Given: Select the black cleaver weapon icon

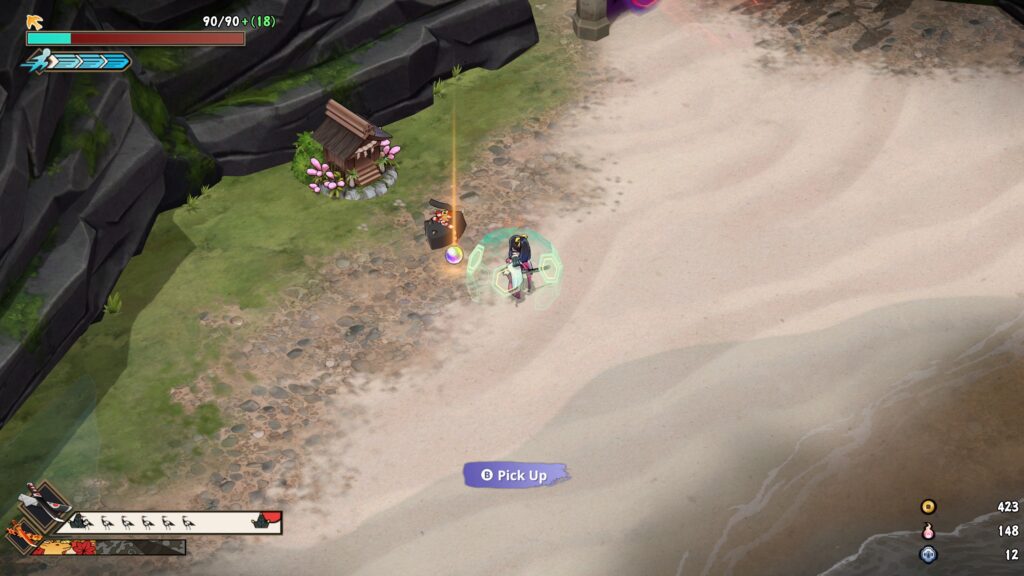Looking at the screenshot, I should coord(44,505).
